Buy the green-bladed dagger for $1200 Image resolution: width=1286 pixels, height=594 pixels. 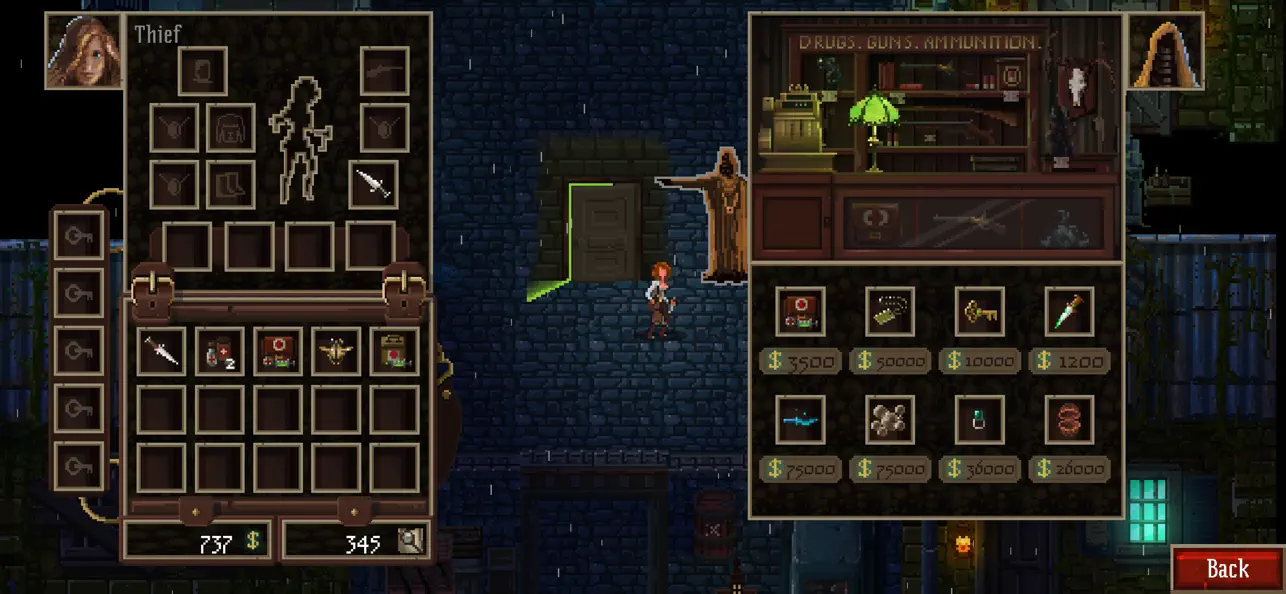tap(1069, 311)
